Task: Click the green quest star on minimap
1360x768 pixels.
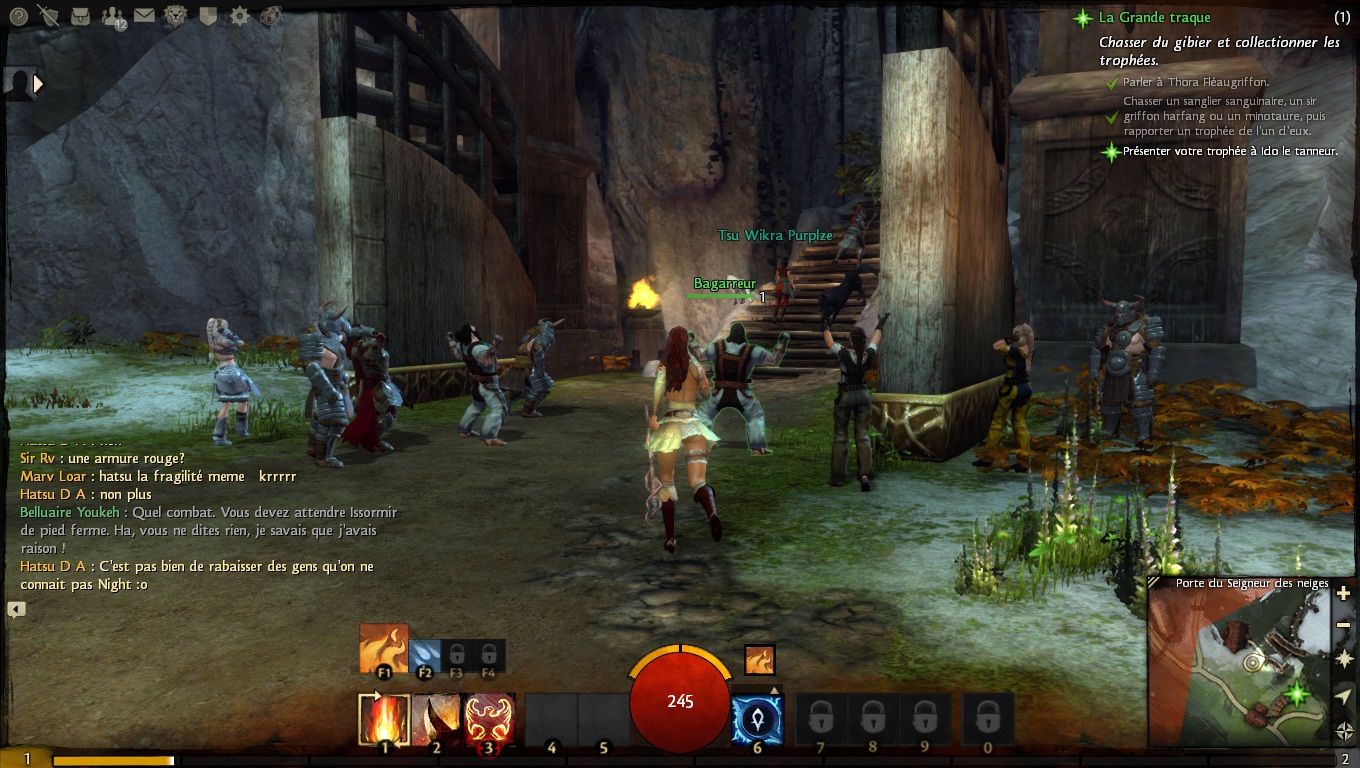Action: [1298, 692]
